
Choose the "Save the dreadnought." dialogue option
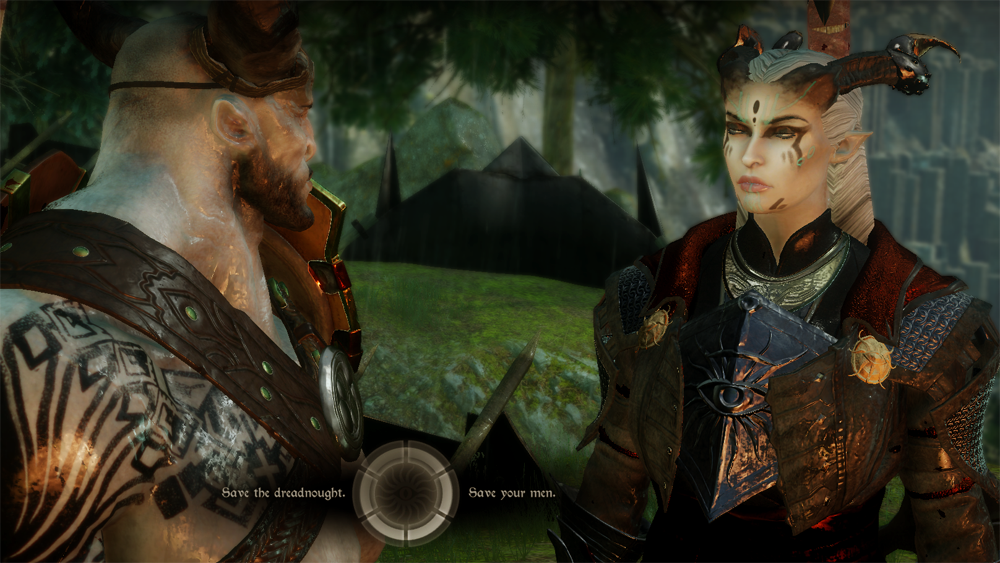tap(284, 493)
